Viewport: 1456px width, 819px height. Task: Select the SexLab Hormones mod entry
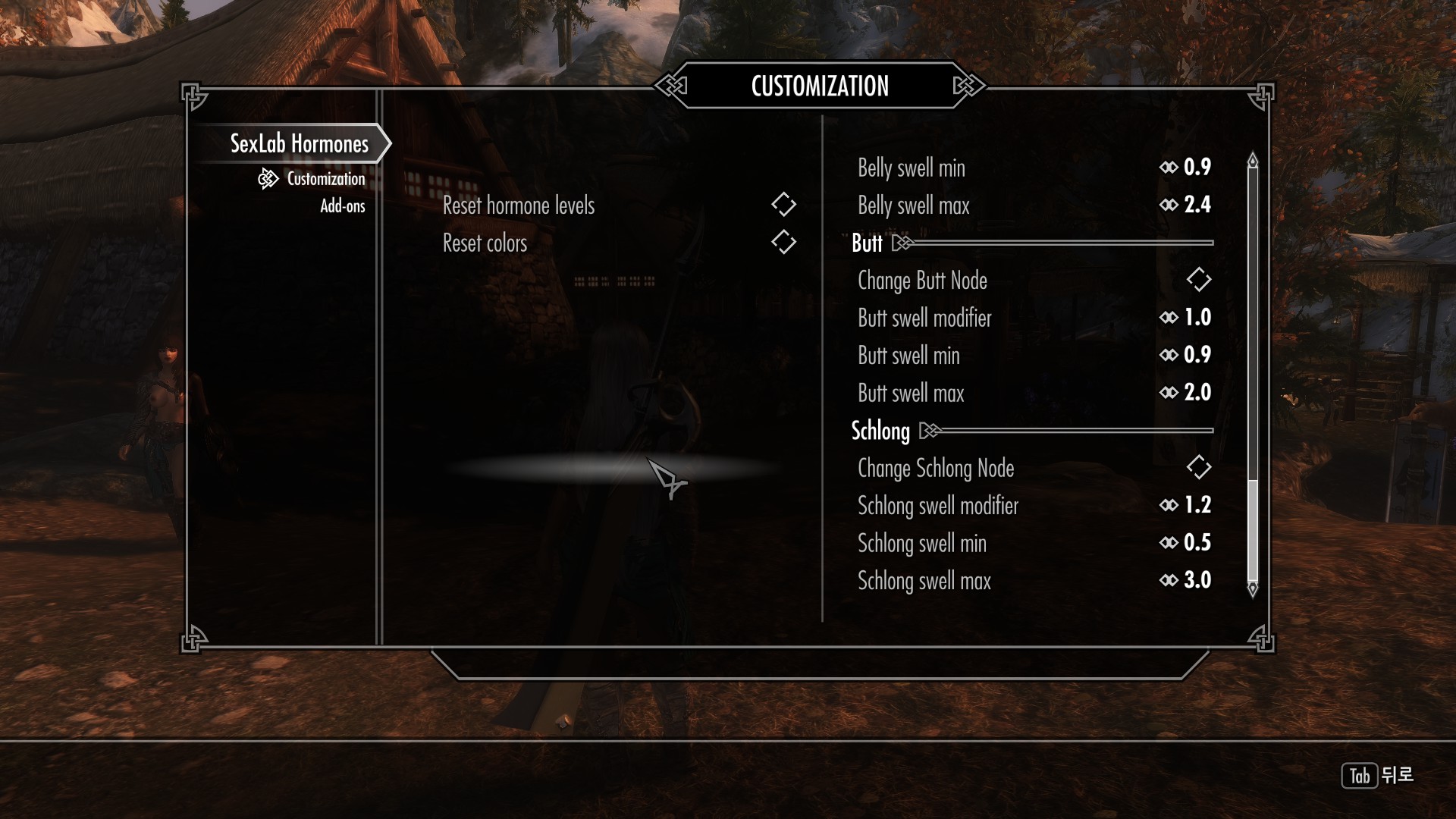[299, 144]
